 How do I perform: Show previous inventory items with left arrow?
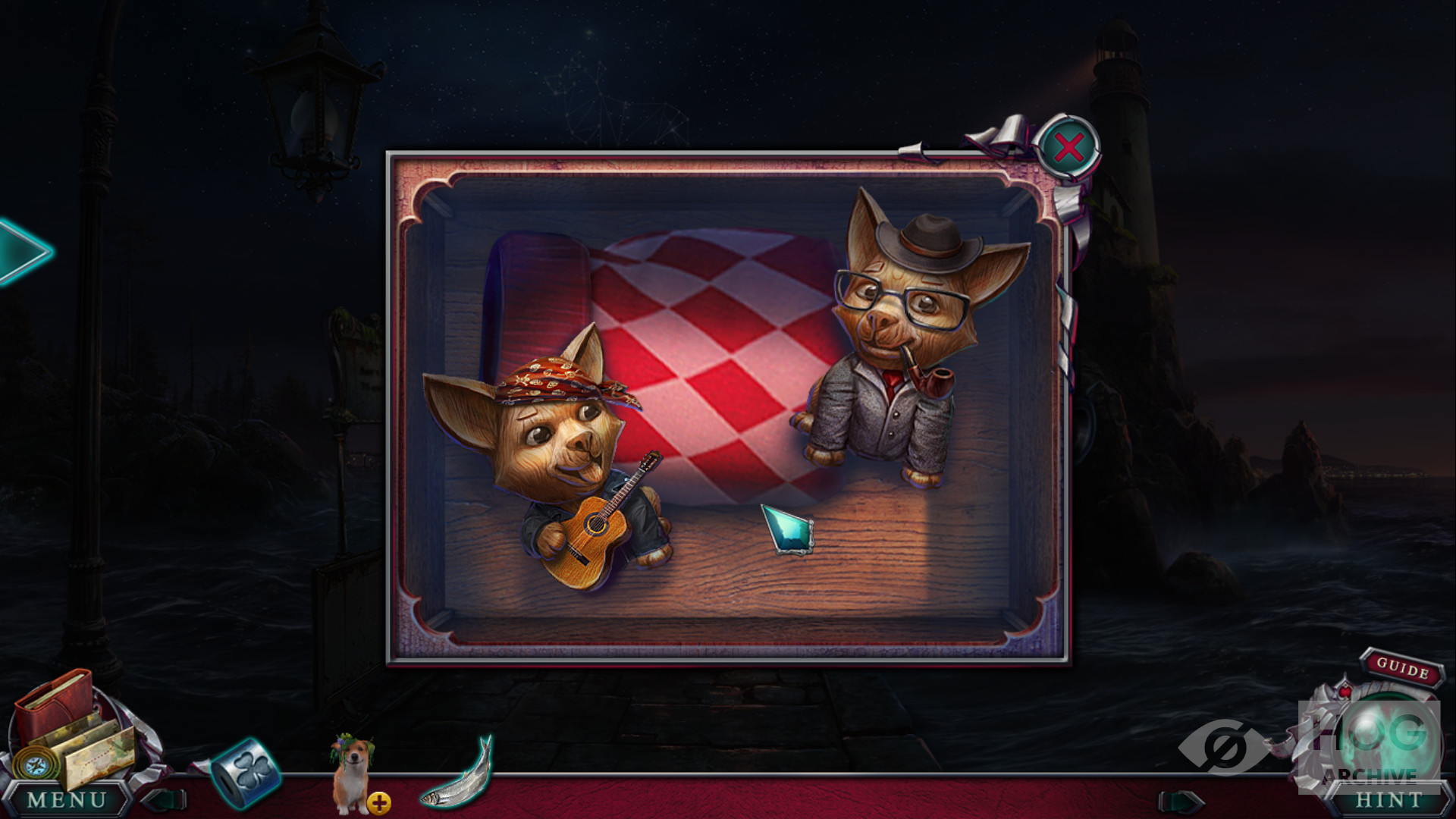pyautogui.click(x=167, y=799)
